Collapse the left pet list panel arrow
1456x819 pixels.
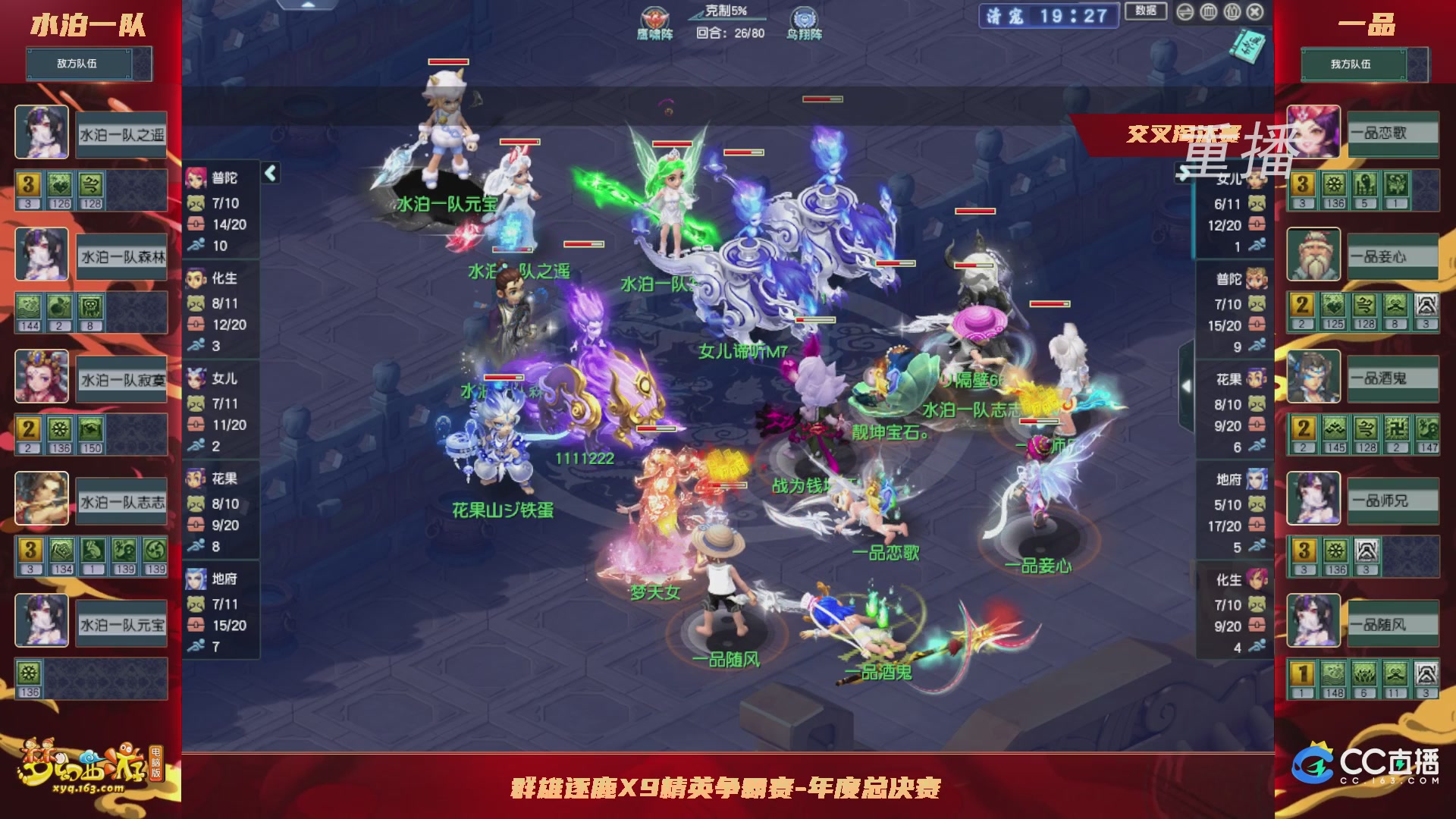[x=269, y=172]
